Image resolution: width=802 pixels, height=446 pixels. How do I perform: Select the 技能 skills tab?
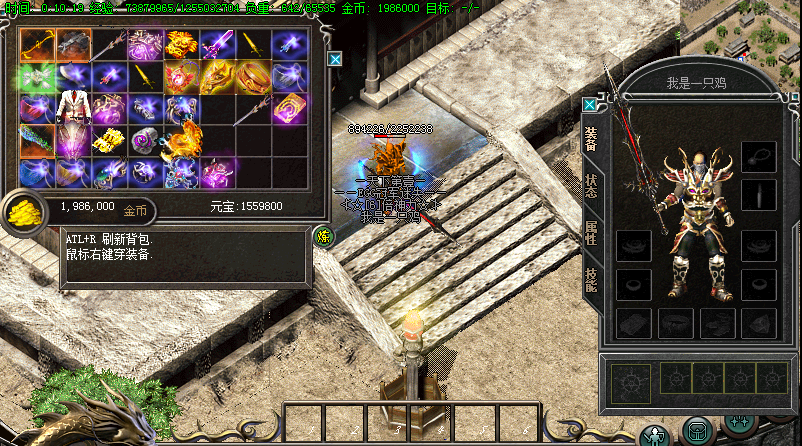pos(591,280)
